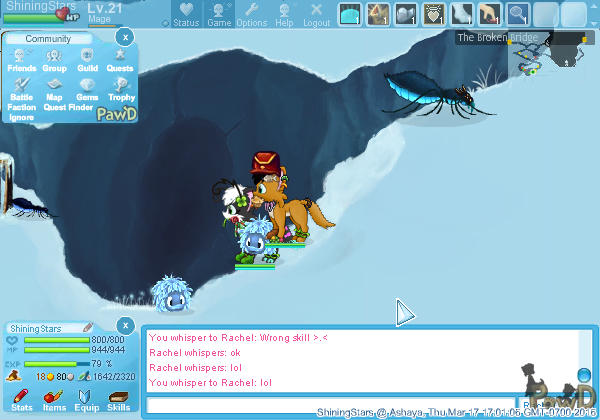Open the Status menu
The image size is (600, 420).
(x=186, y=14)
